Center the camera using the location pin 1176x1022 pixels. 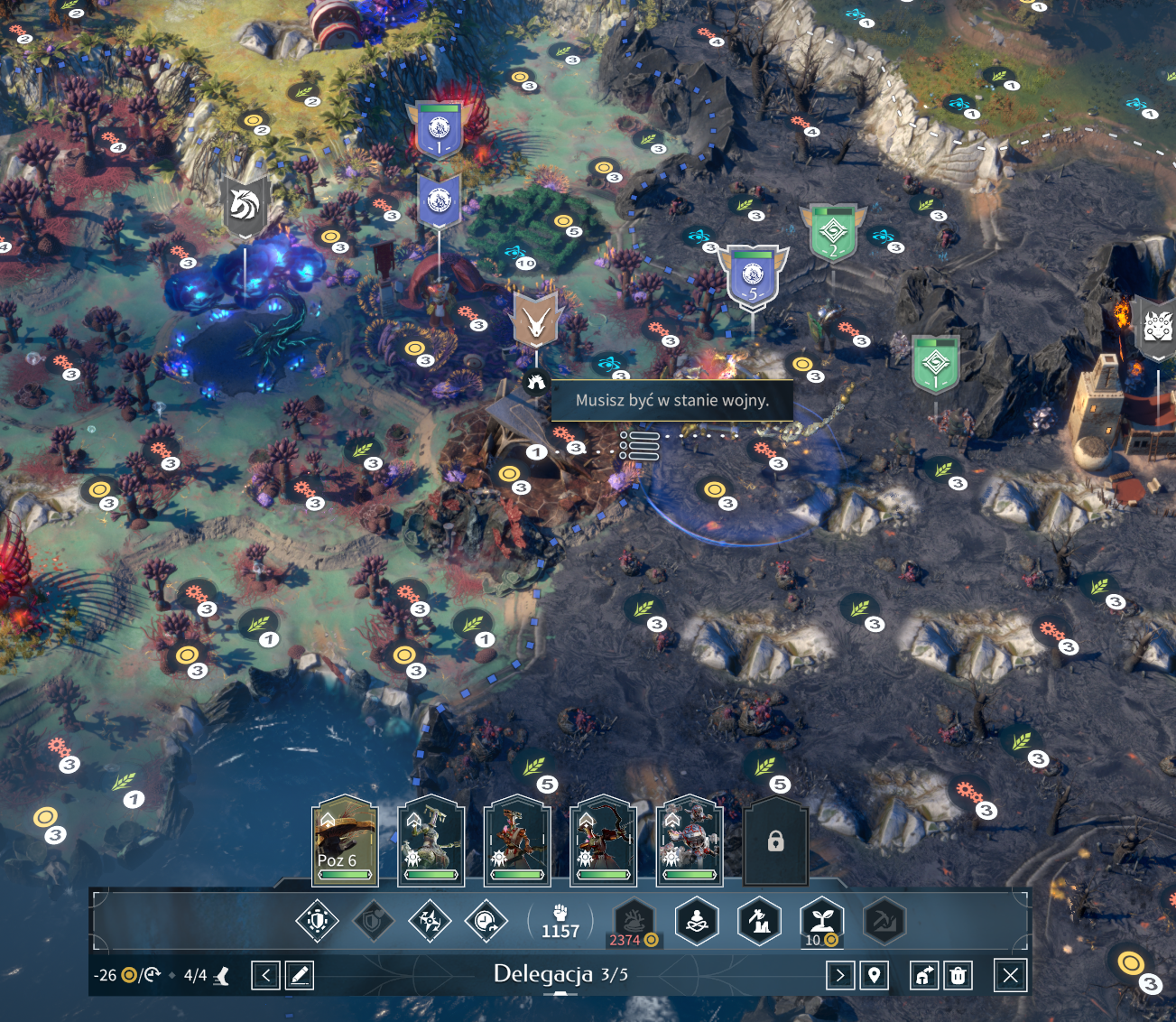click(874, 975)
